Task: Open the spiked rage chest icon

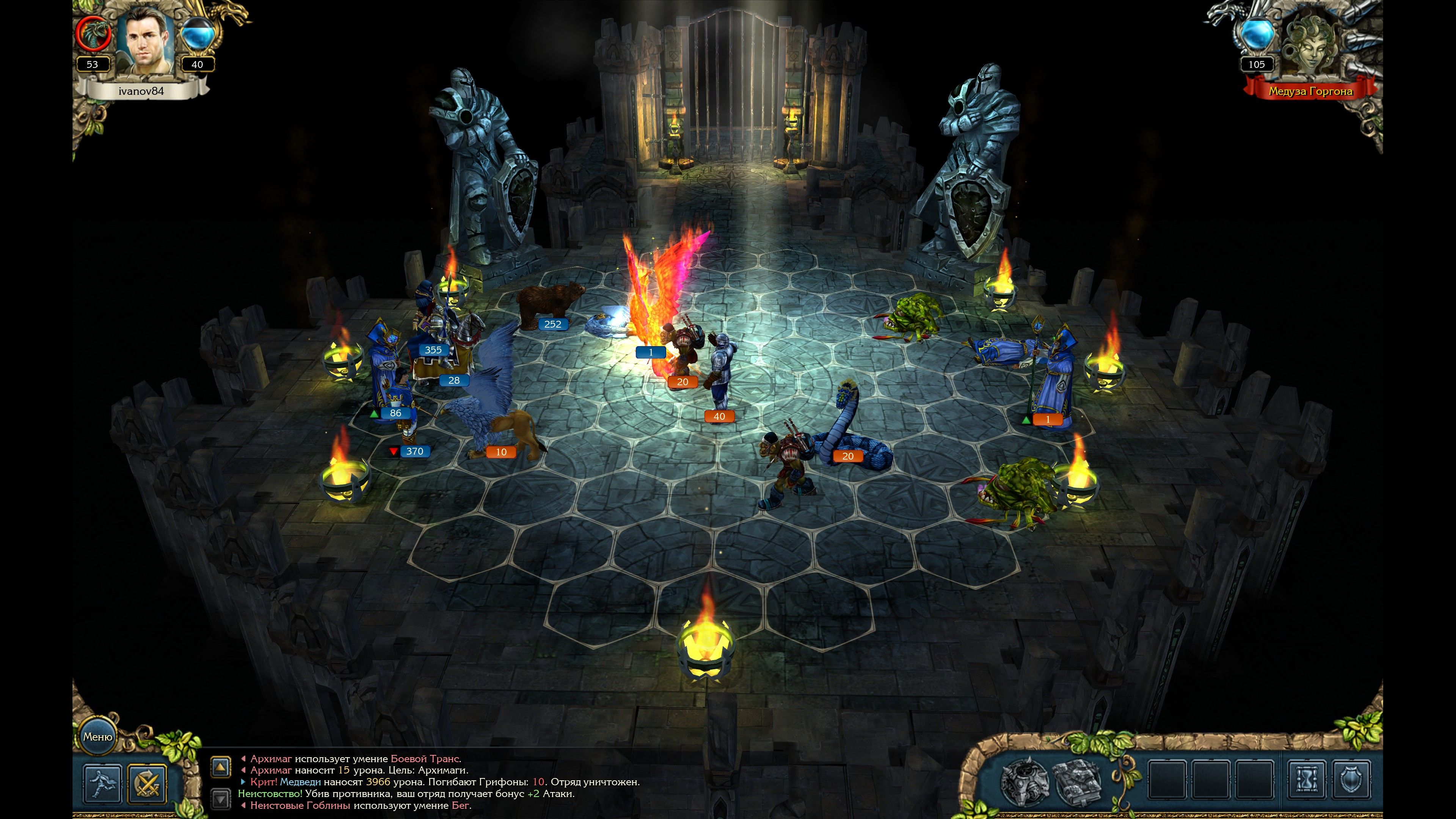Action: (x=1024, y=782)
